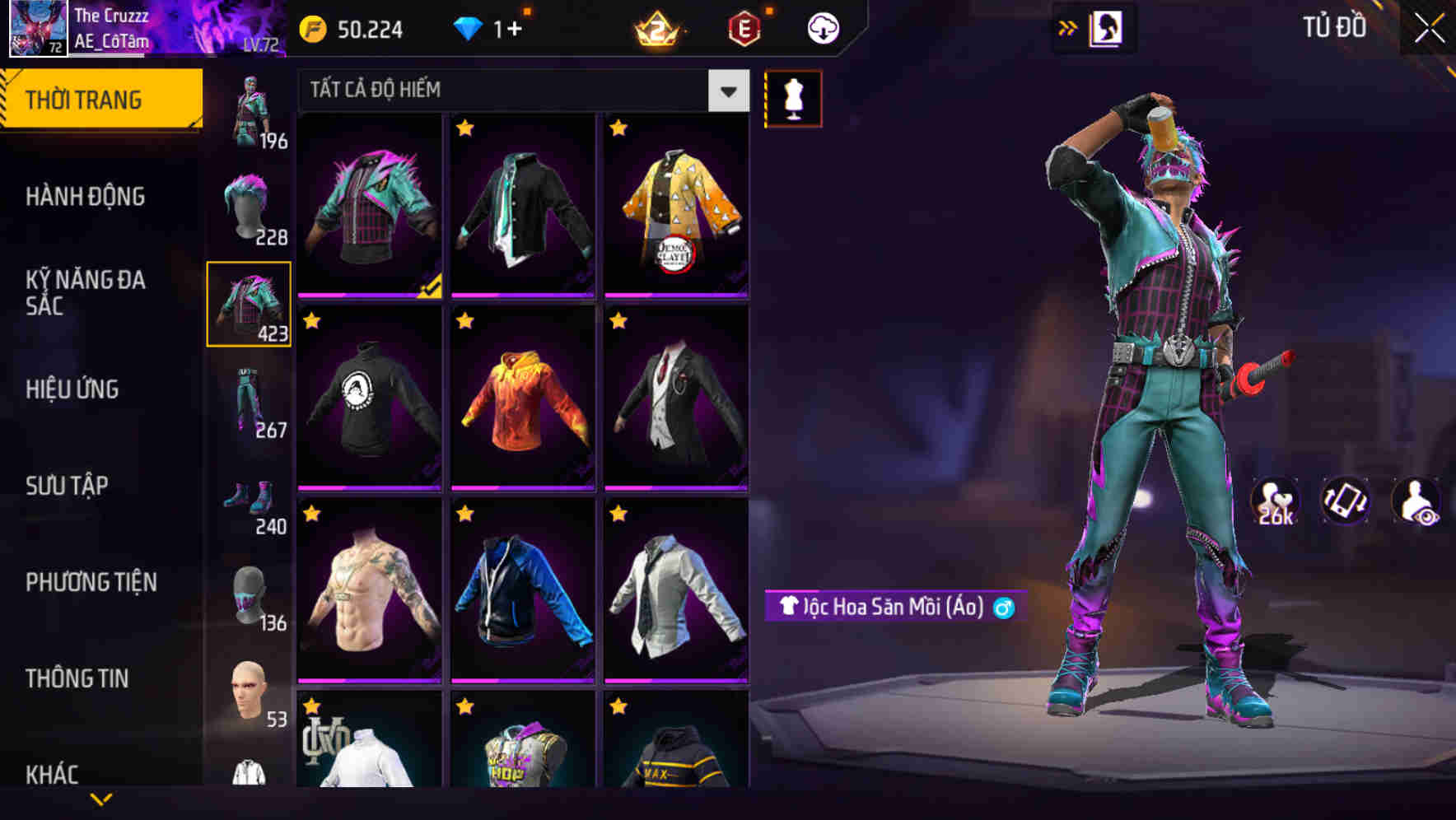This screenshot has height=820, width=1456.
Task: Open the SƯU TẬP section
Action: coord(66,486)
